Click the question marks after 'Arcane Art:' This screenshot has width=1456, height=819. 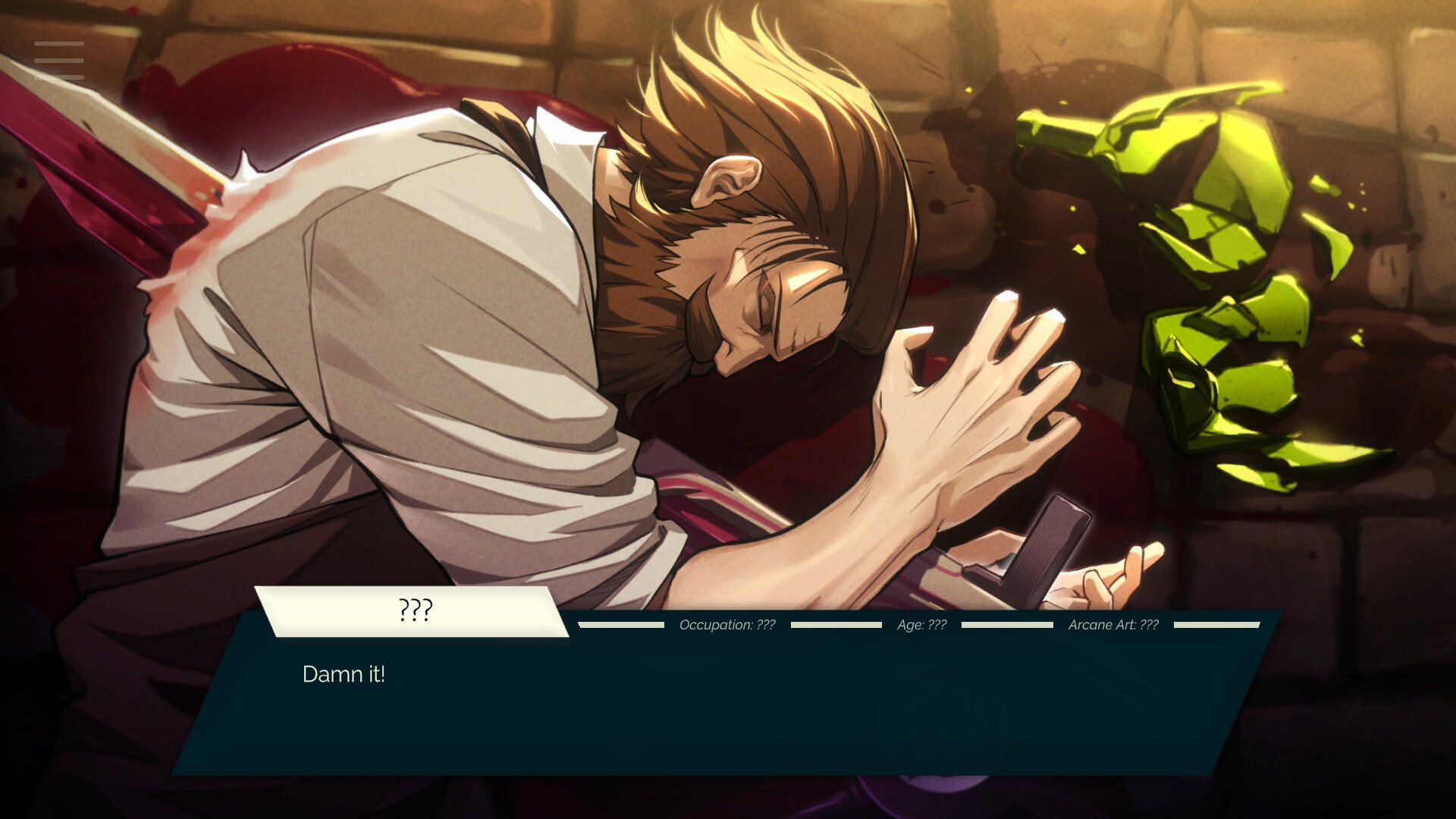(1150, 625)
